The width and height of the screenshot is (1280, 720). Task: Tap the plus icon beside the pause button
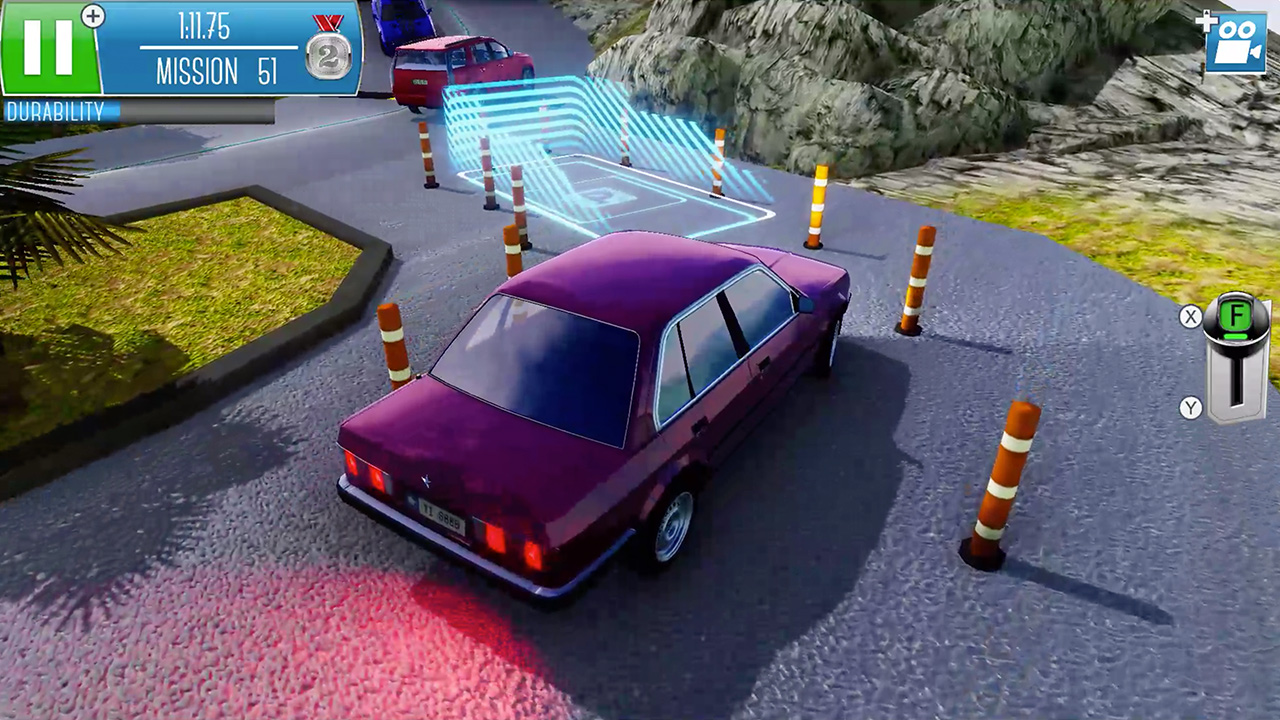coord(92,16)
